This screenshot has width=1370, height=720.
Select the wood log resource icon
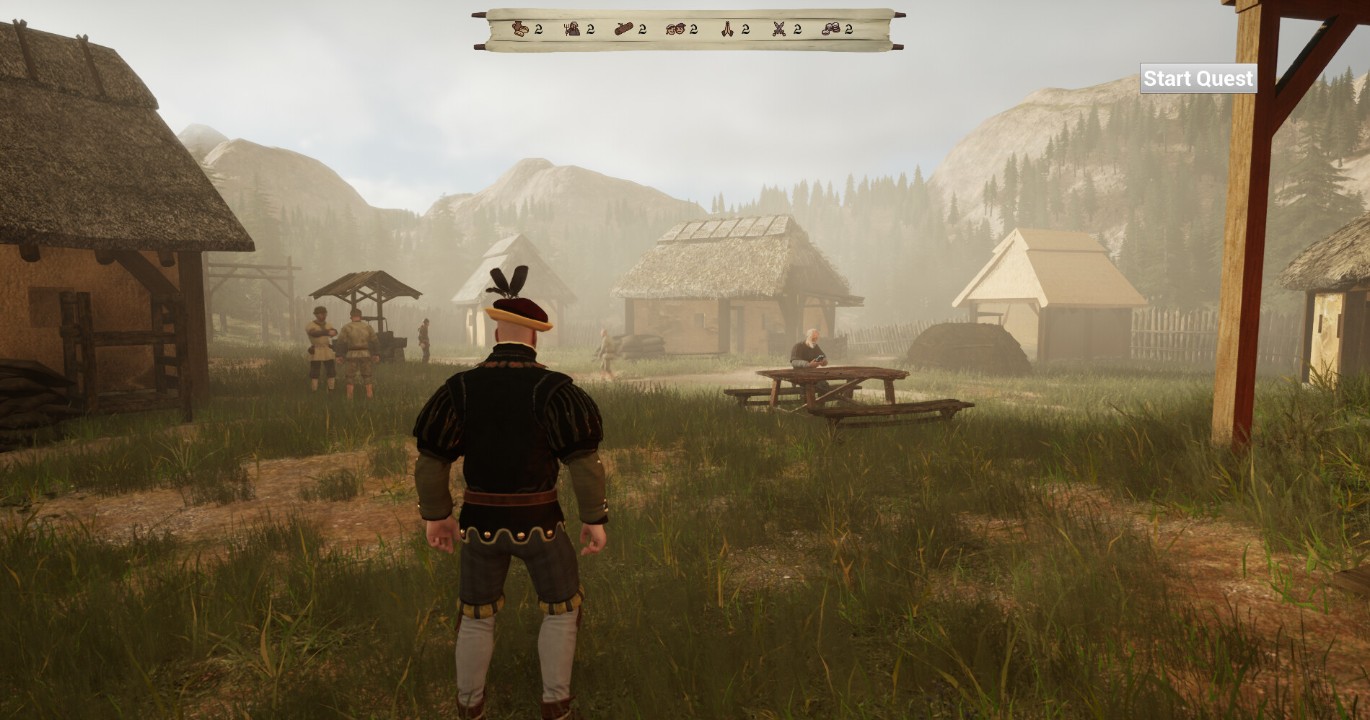coord(624,29)
